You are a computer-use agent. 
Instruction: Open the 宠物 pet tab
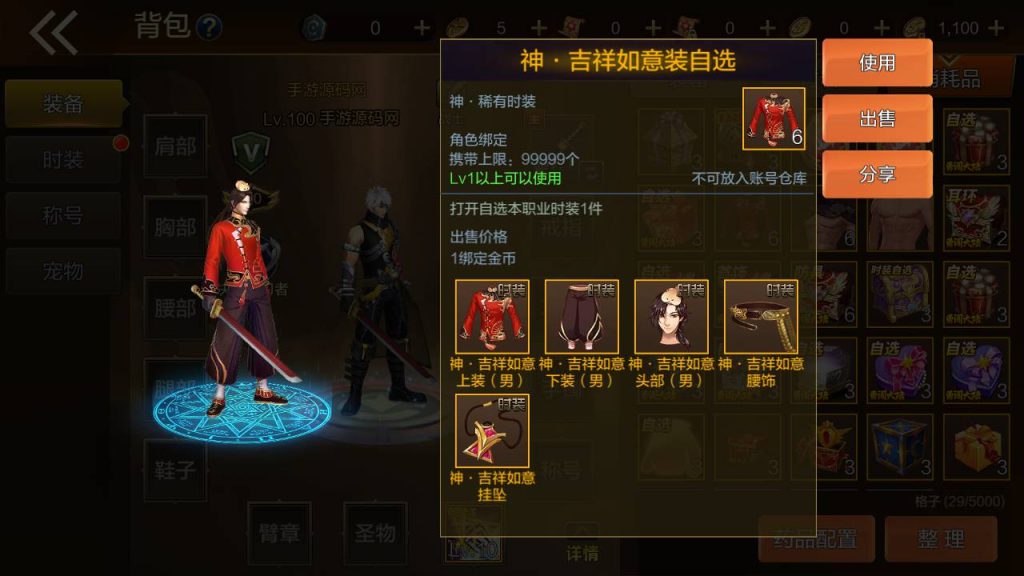(63, 271)
